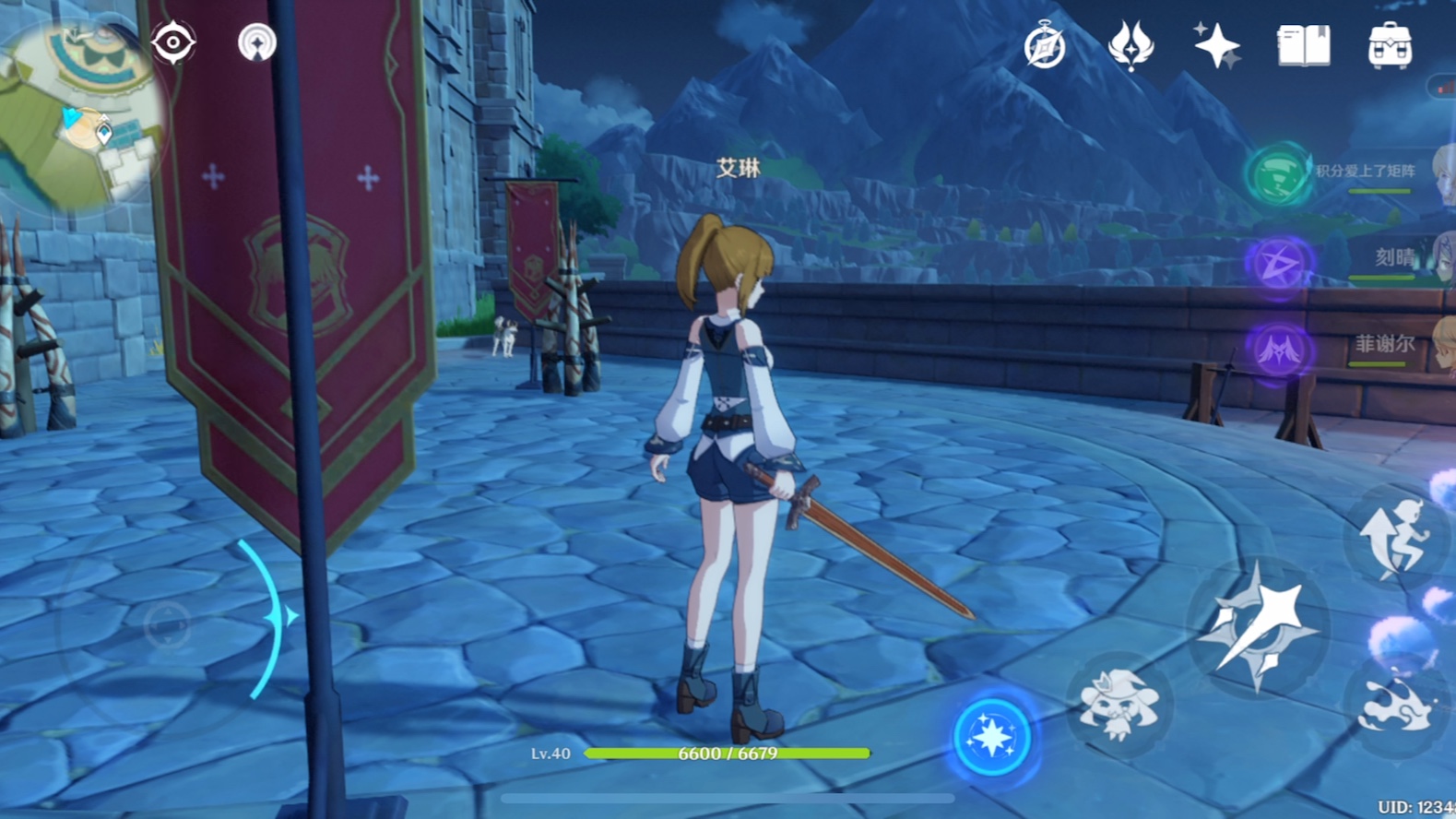Screen dimensions: 1456x819
Task: Switch to the green Anemo party member
Action: click(1279, 173)
